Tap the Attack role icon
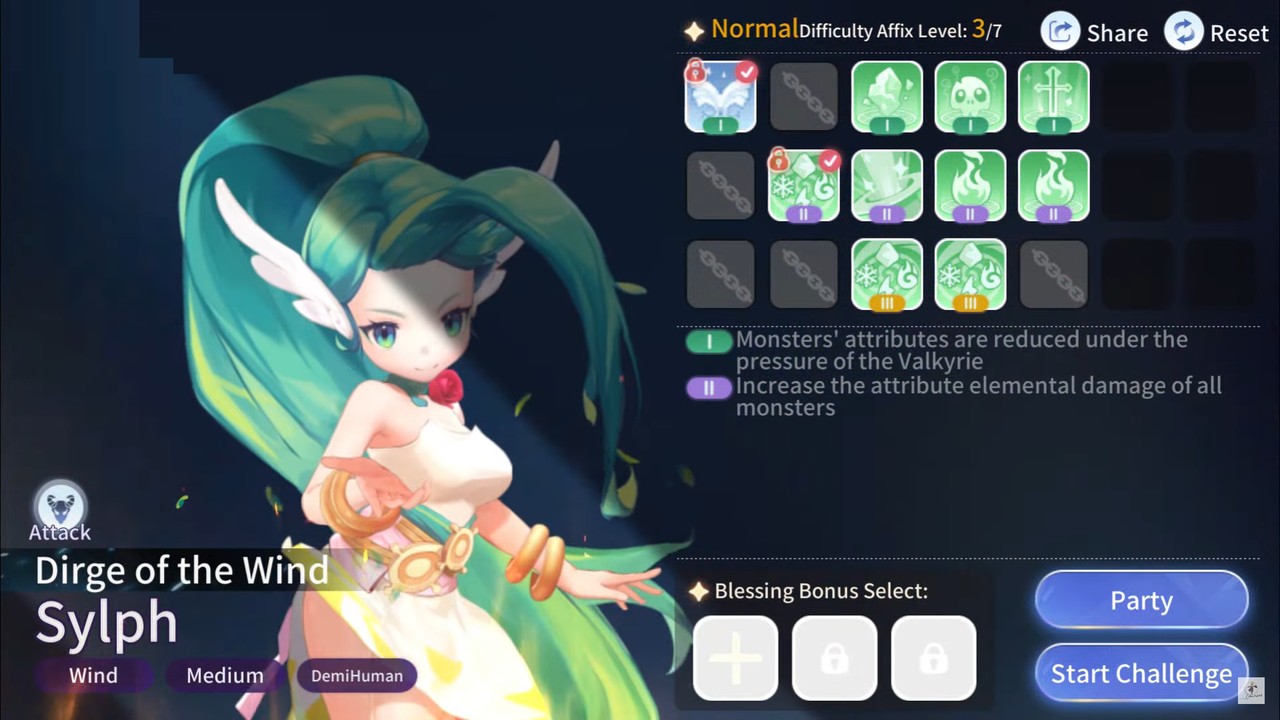 click(x=60, y=507)
